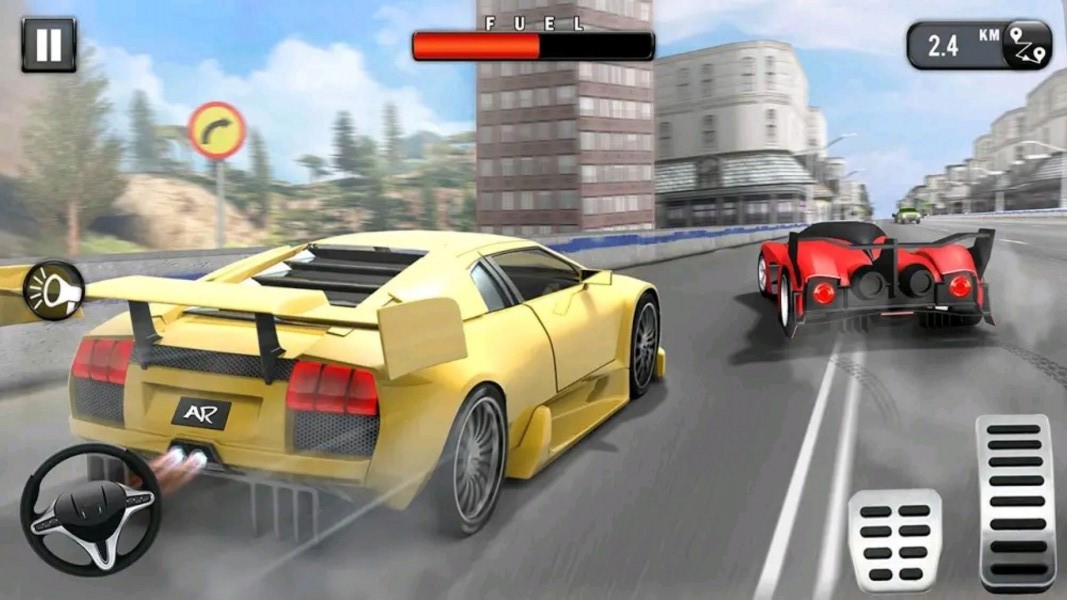Toggle the headlights icon
Image resolution: width=1067 pixels, height=600 pixels.
[52, 290]
